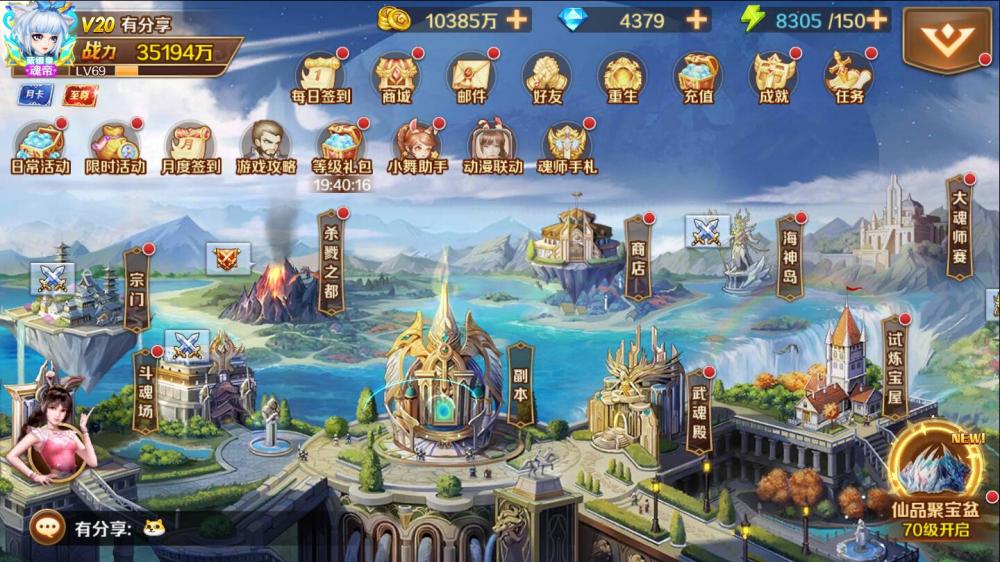The image size is (1000, 562).
Task: Open the 任务 quest scroll
Action: click(x=849, y=76)
